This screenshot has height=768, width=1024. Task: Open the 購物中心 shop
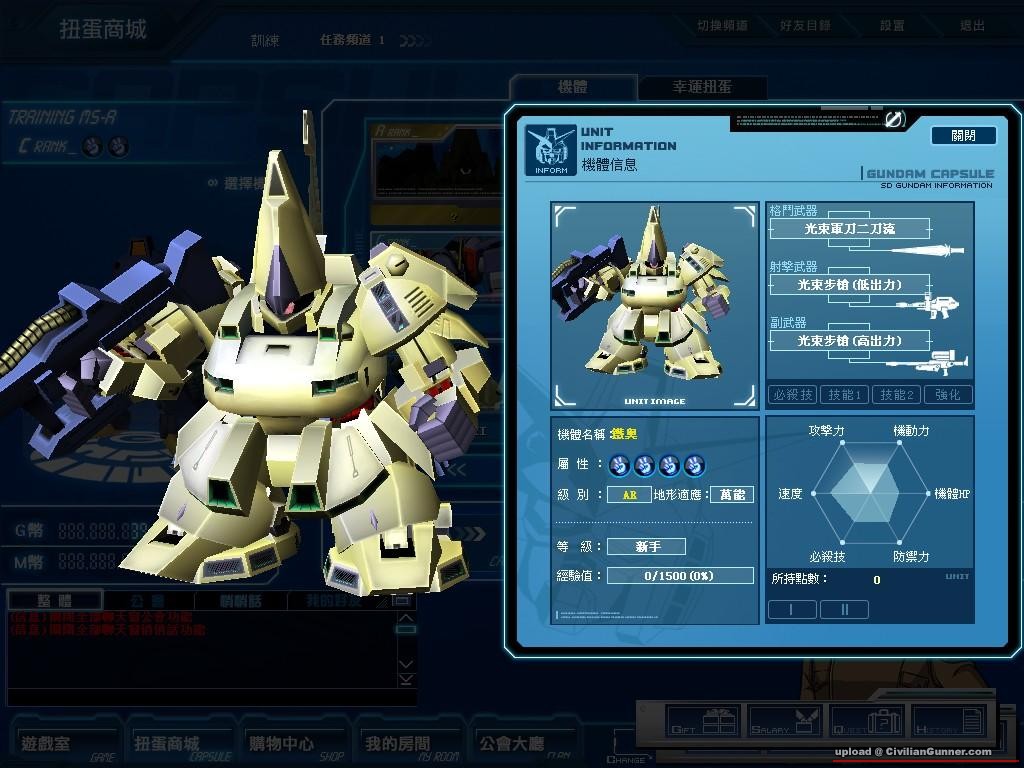pyautogui.click(x=282, y=744)
